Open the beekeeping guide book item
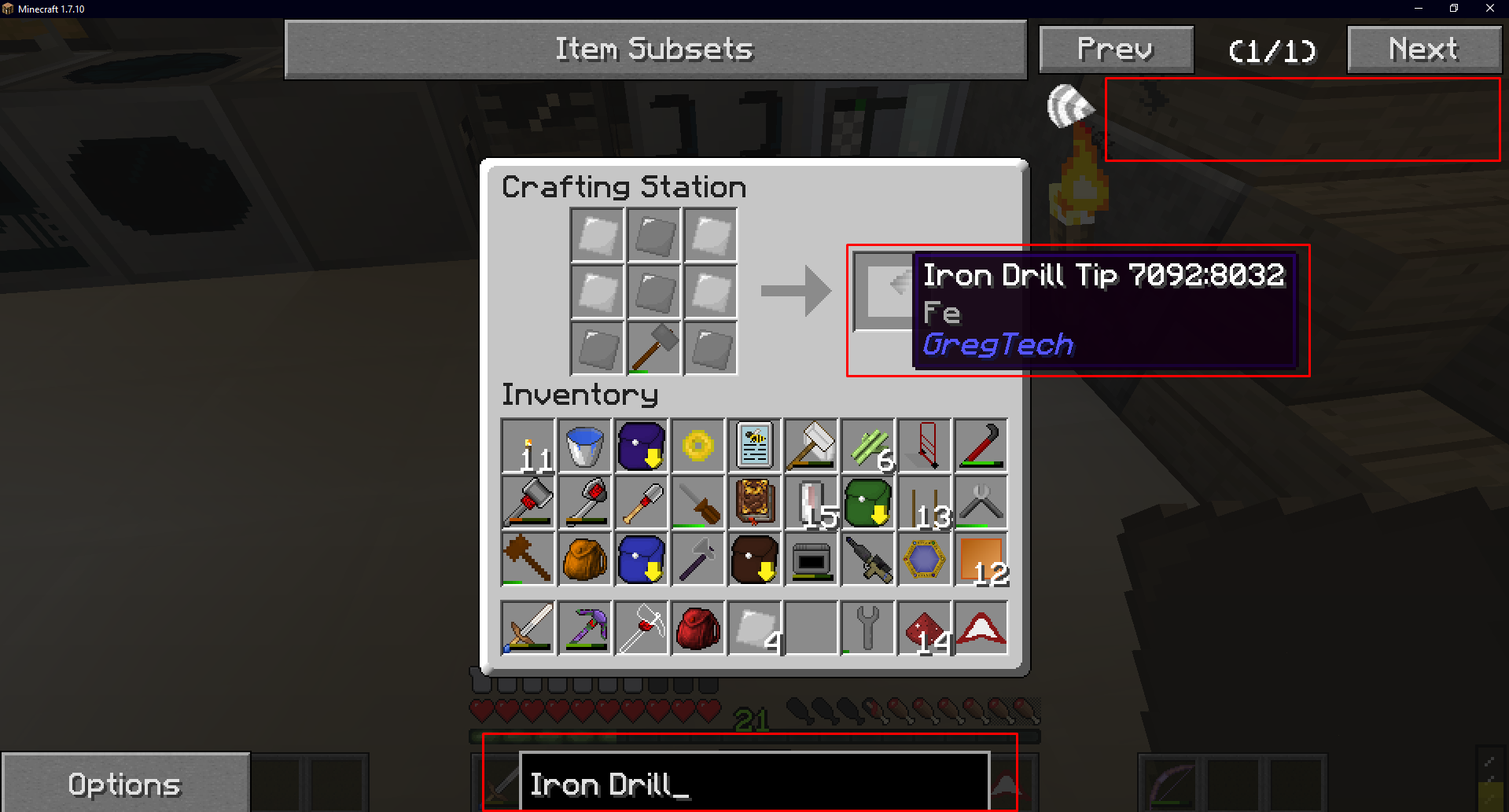Viewport: 1509px width, 812px height. click(755, 446)
